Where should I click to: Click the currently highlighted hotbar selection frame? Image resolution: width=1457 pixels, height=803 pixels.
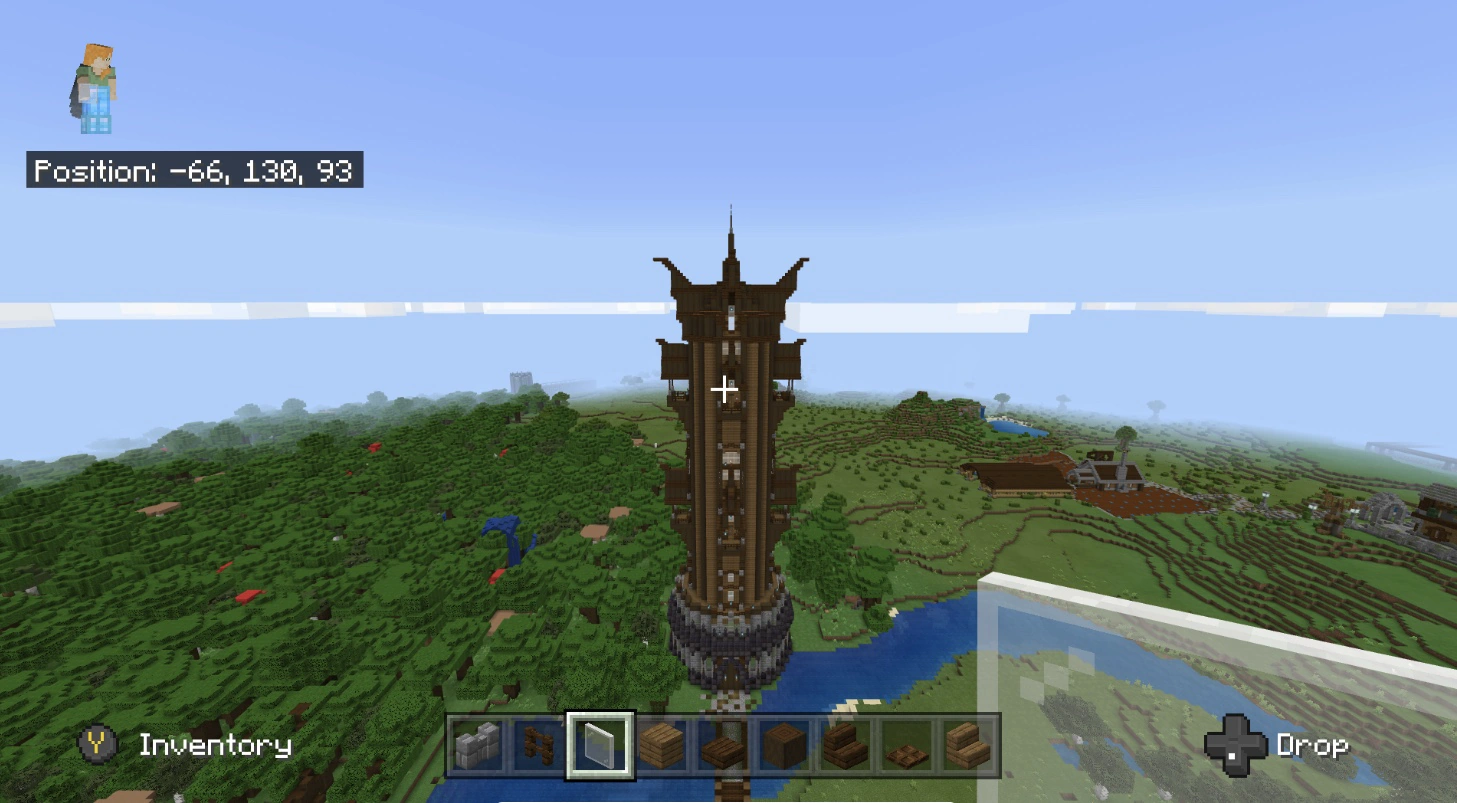click(x=602, y=746)
